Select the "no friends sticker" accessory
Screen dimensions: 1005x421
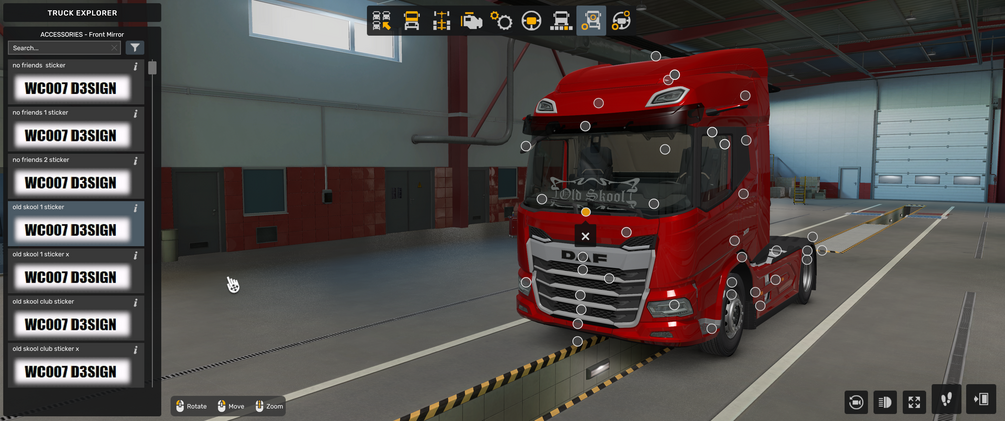pyautogui.click(x=70, y=88)
